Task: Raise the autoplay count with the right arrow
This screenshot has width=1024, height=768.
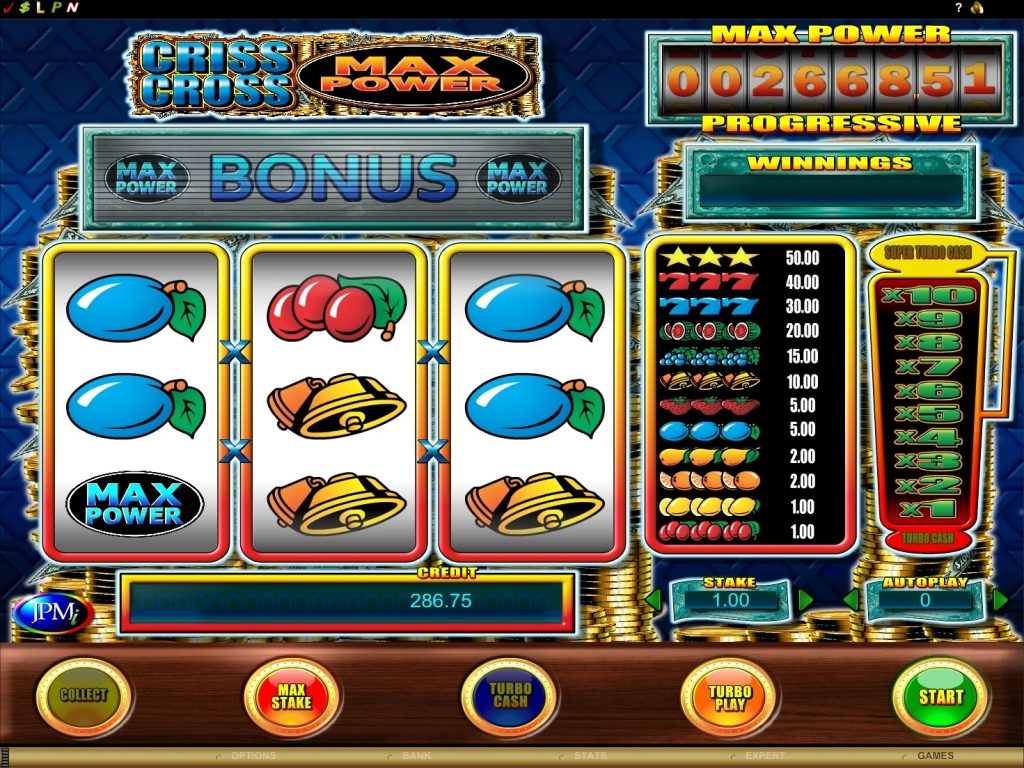Action: click(x=1000, y=600)
